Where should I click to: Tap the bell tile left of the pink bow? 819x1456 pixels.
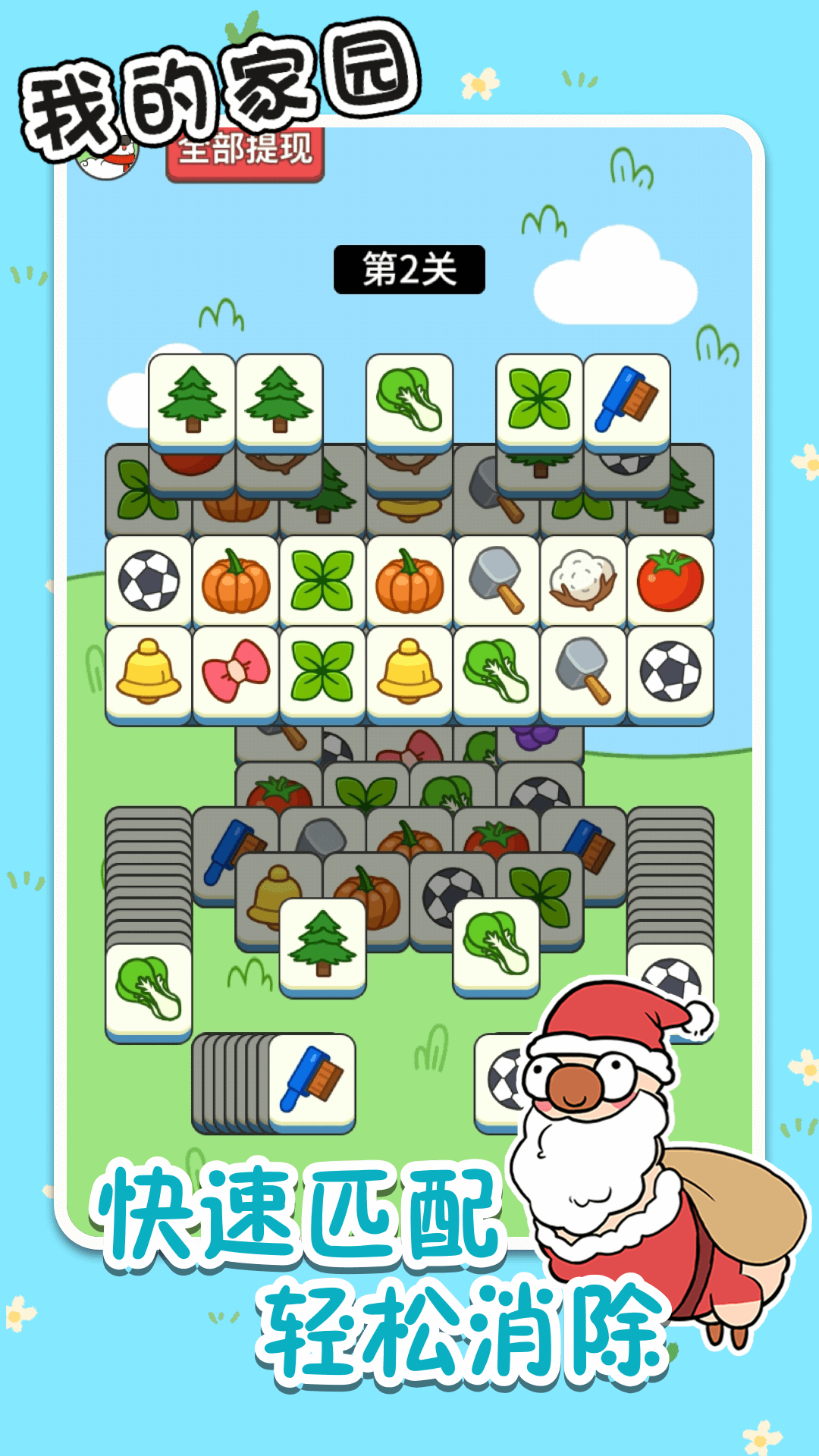click(x=149, y=671)
